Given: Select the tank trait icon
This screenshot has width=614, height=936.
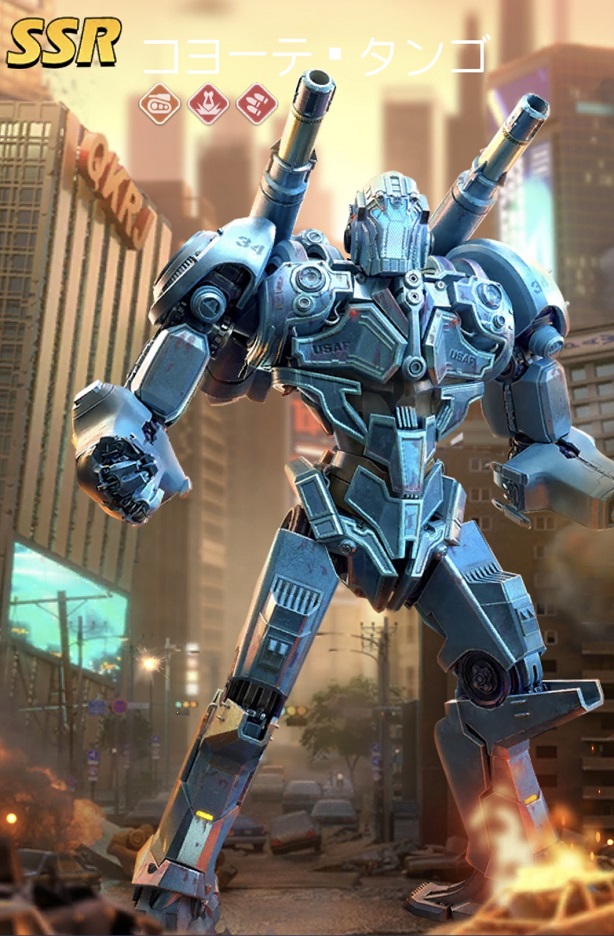Looking at the screenshot, I should [160, 104].
